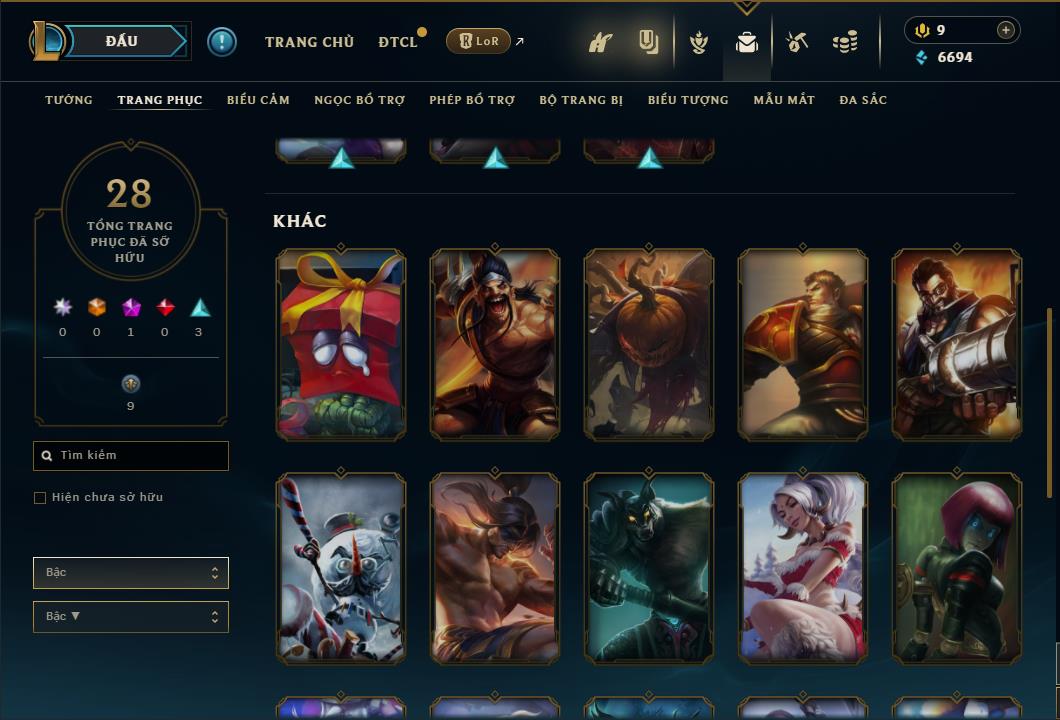Open the MẪU MẮT tab
Viewport: 1060px width, 720px height.
click(784, 100)
